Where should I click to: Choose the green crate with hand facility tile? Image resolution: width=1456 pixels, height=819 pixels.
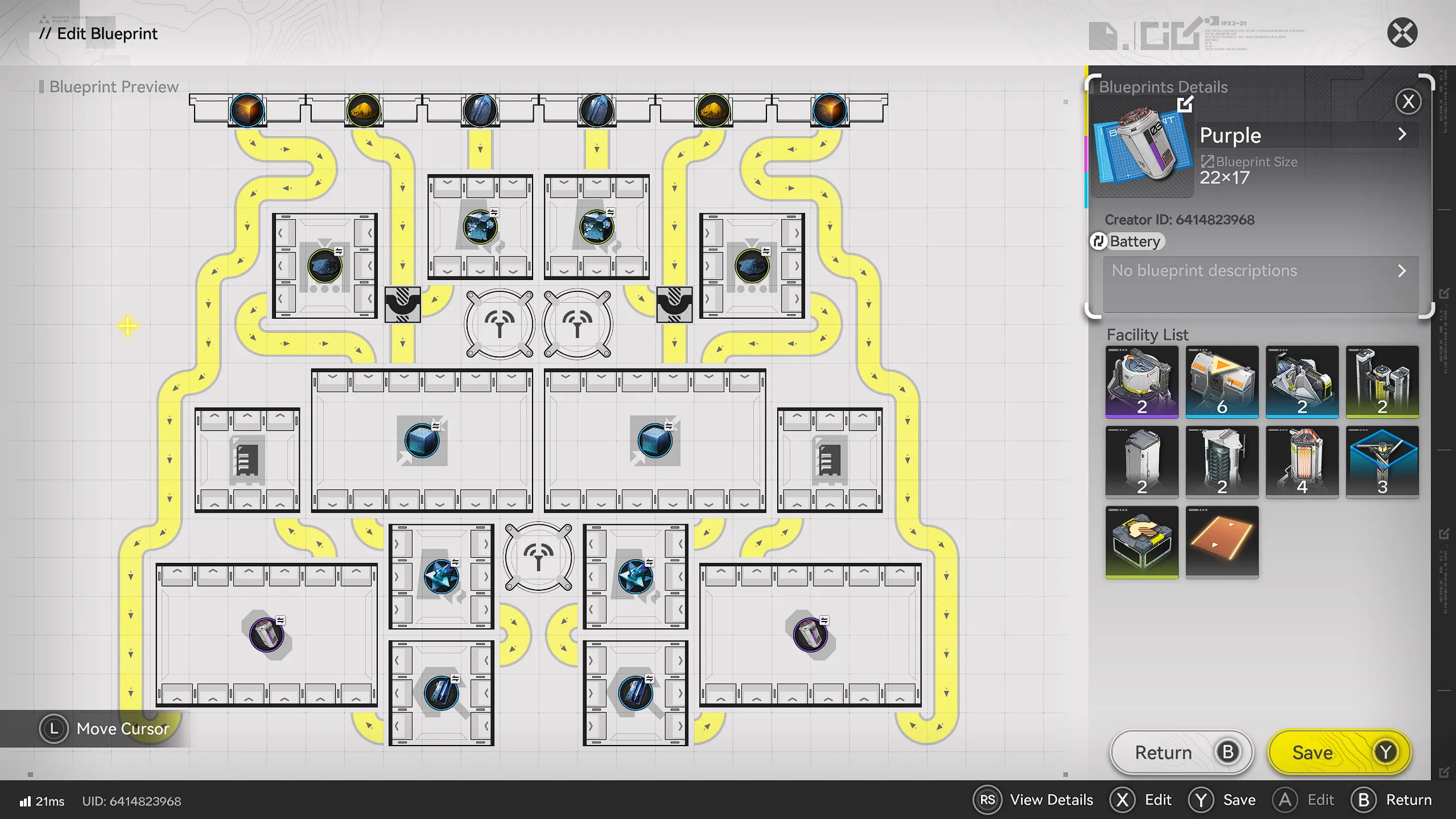tap(1141, 542)
